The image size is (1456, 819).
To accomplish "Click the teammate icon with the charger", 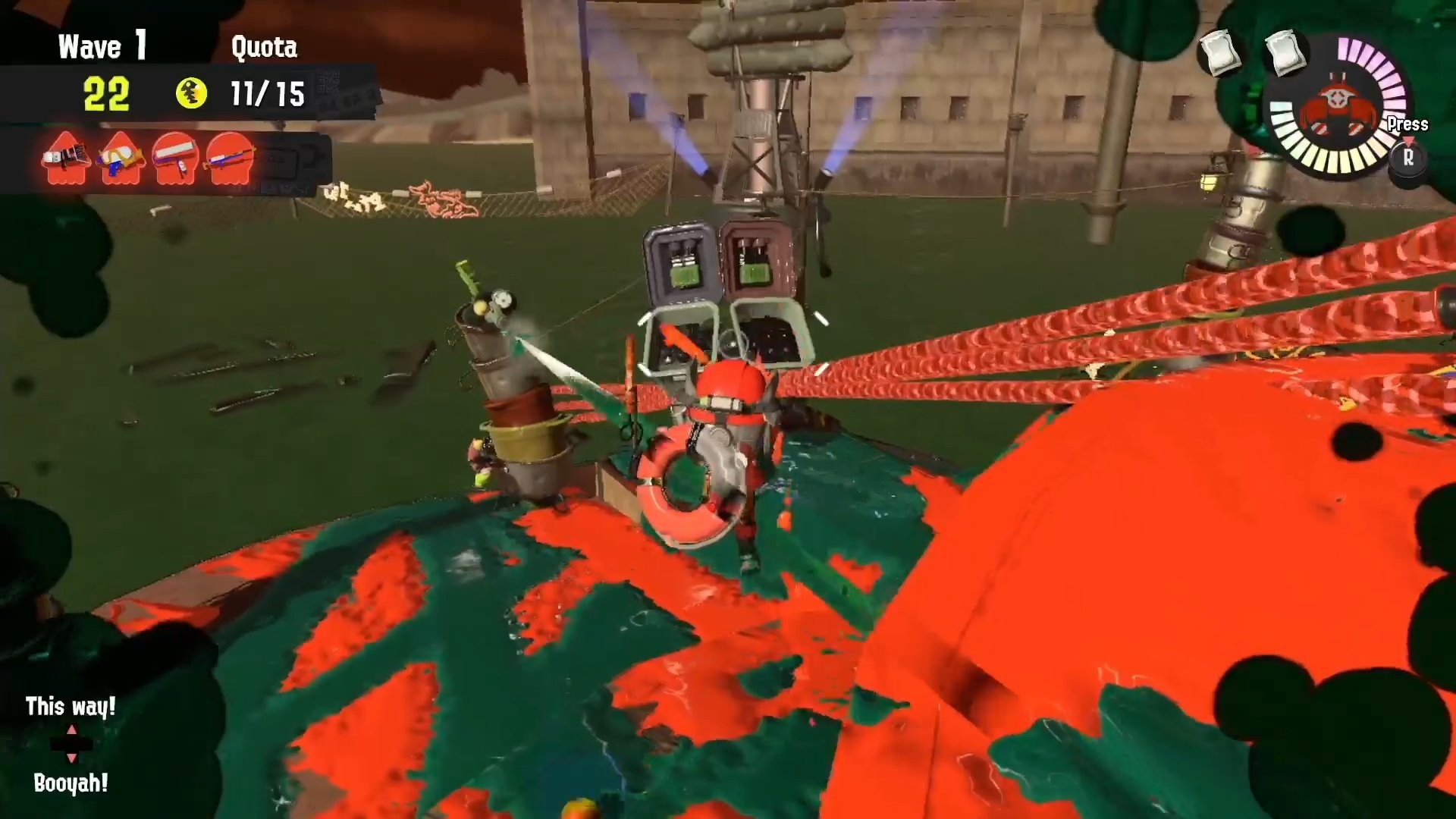I will pyautogui.click(x=231, y=158).
